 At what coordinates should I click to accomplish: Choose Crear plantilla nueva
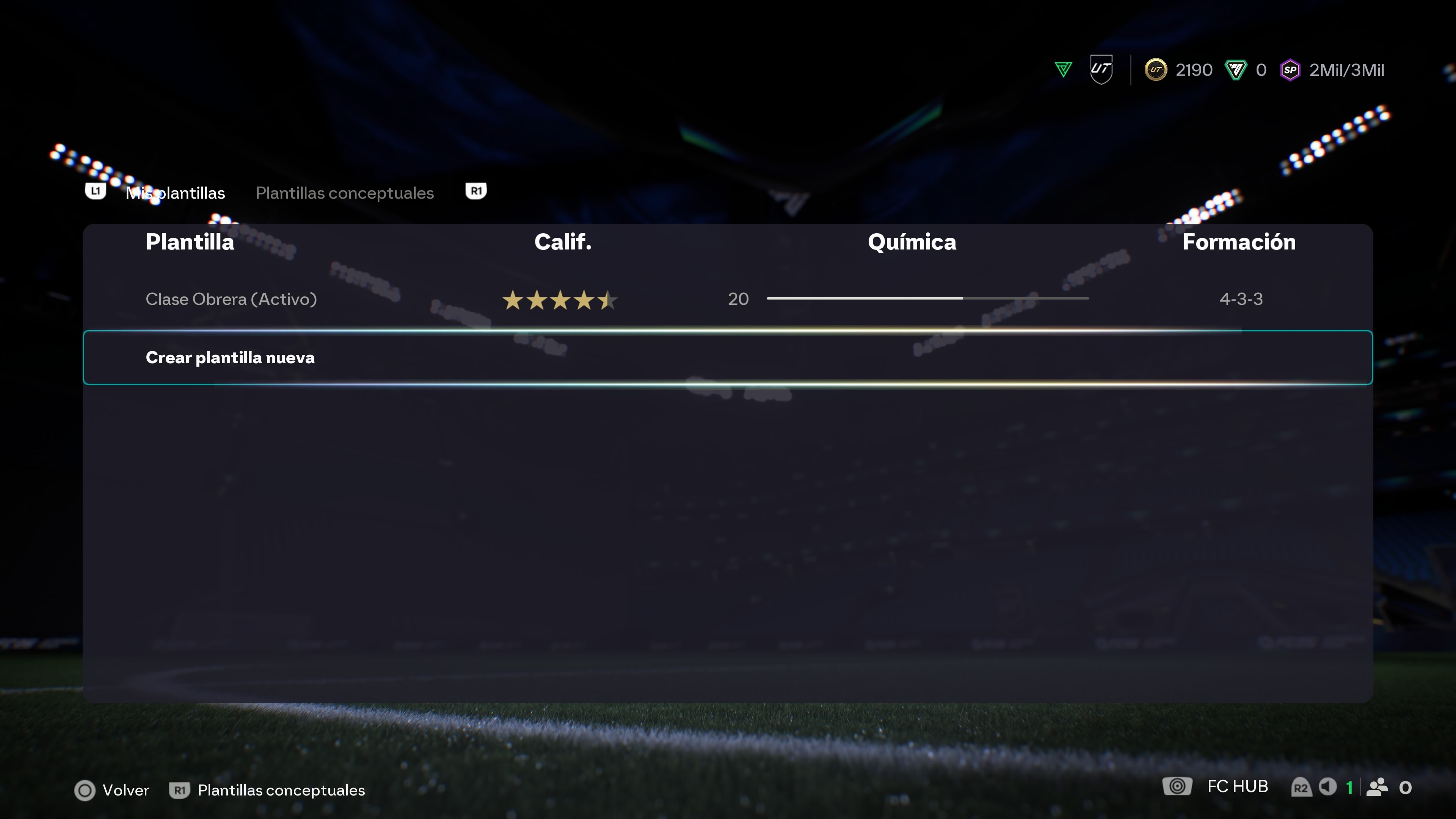tap(230, 358)
